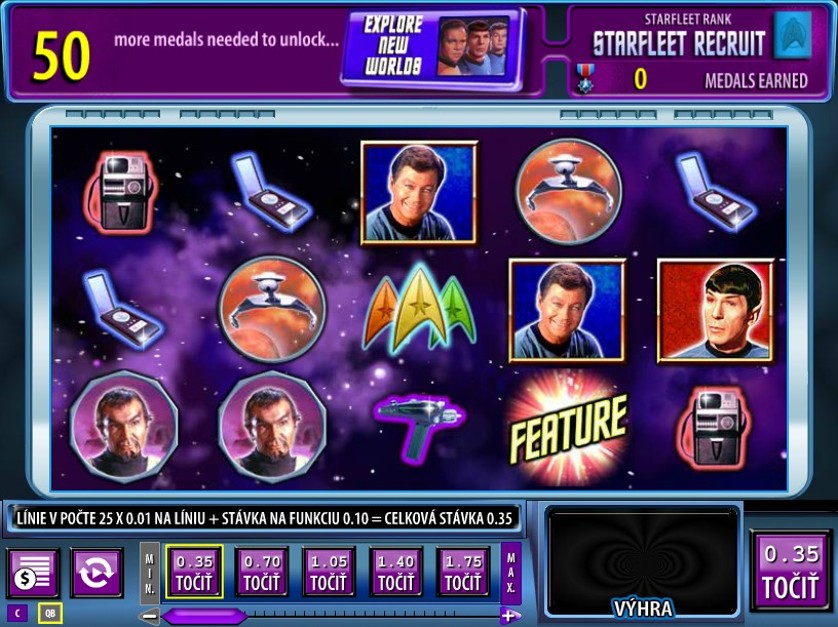
Task: Increase bet with the plus button
Action: click(x=510, y=615)
